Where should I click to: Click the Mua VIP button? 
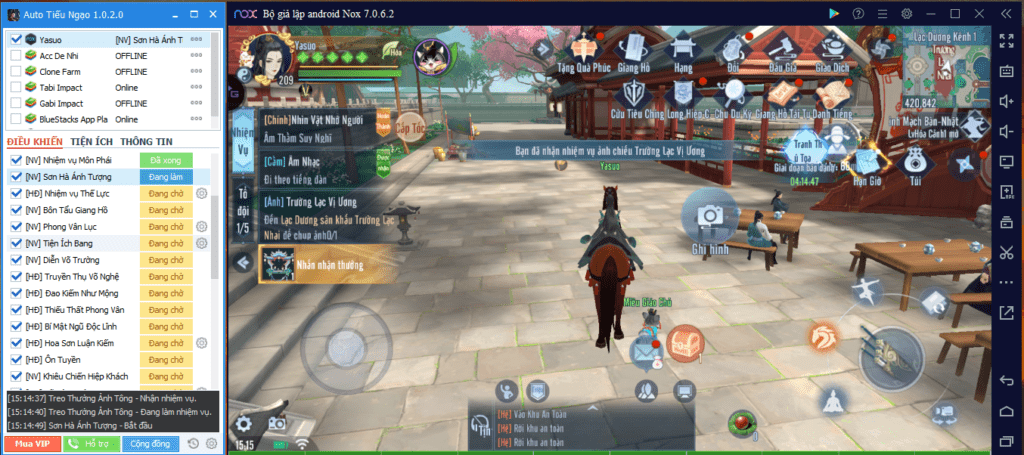pyautogui.click(x=32, y=443)
